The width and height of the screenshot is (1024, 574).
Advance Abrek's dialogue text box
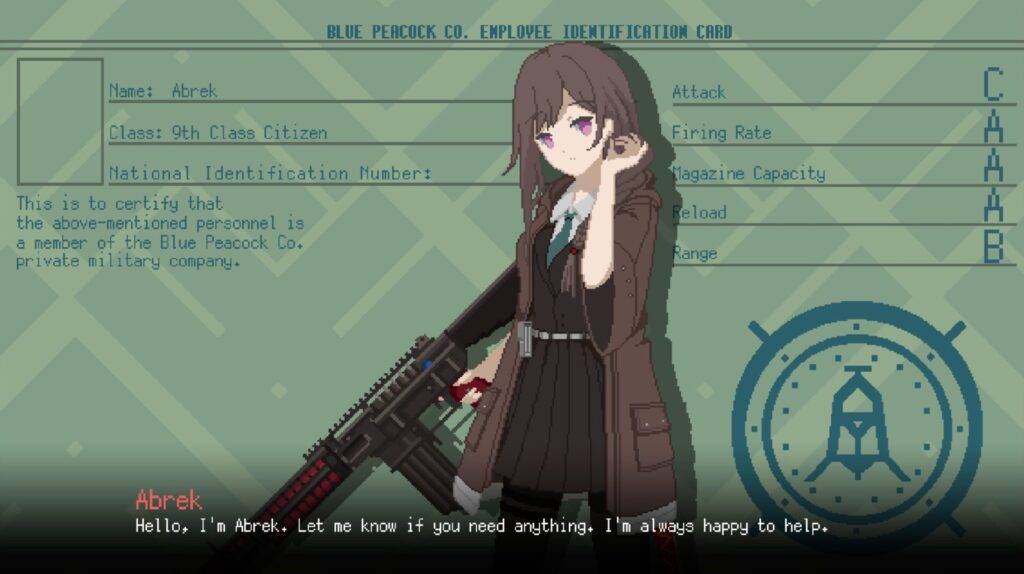[481, 525]
